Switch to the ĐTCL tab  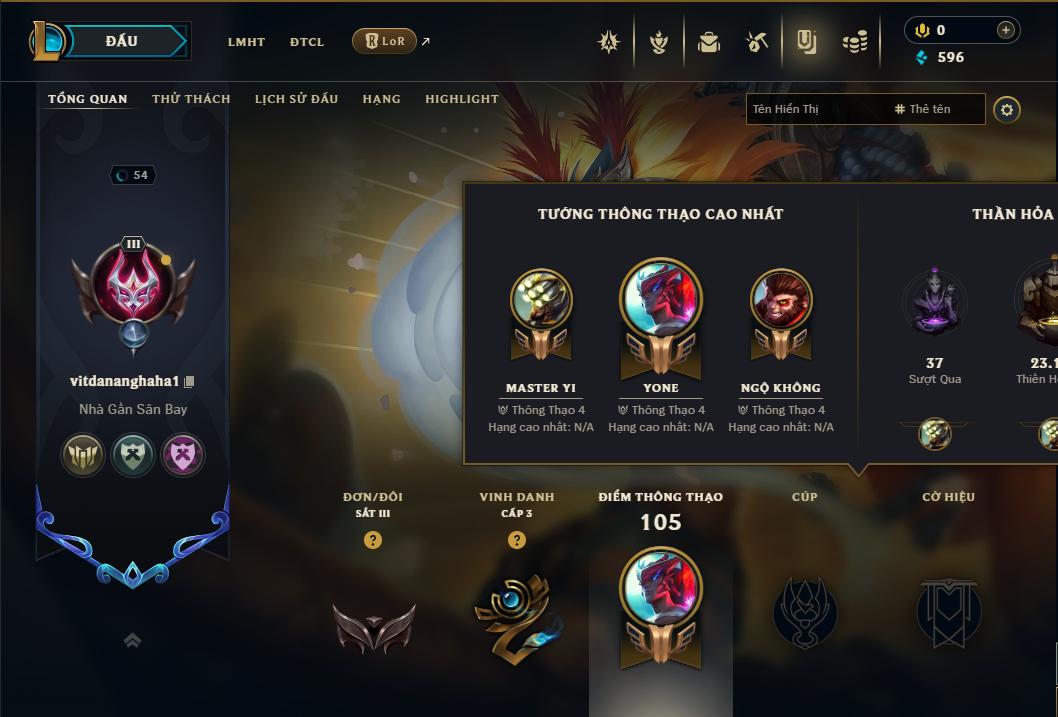pos(307,42)
